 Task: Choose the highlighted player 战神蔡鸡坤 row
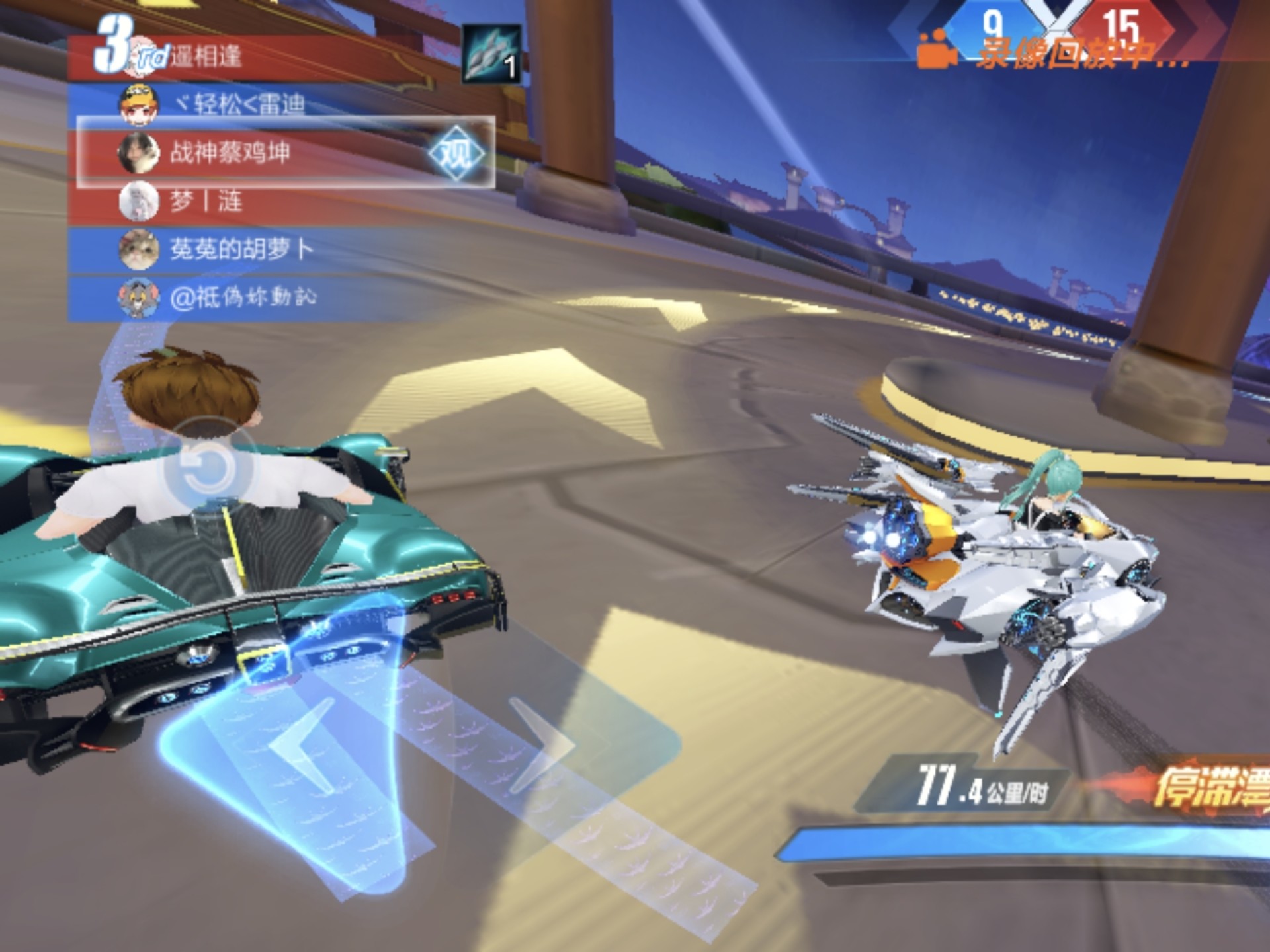point(230,153)
